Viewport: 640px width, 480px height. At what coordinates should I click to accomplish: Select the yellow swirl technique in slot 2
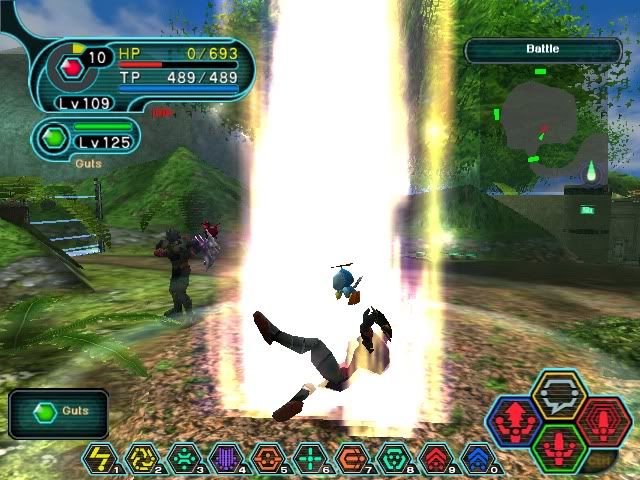(x=142, y=458)
